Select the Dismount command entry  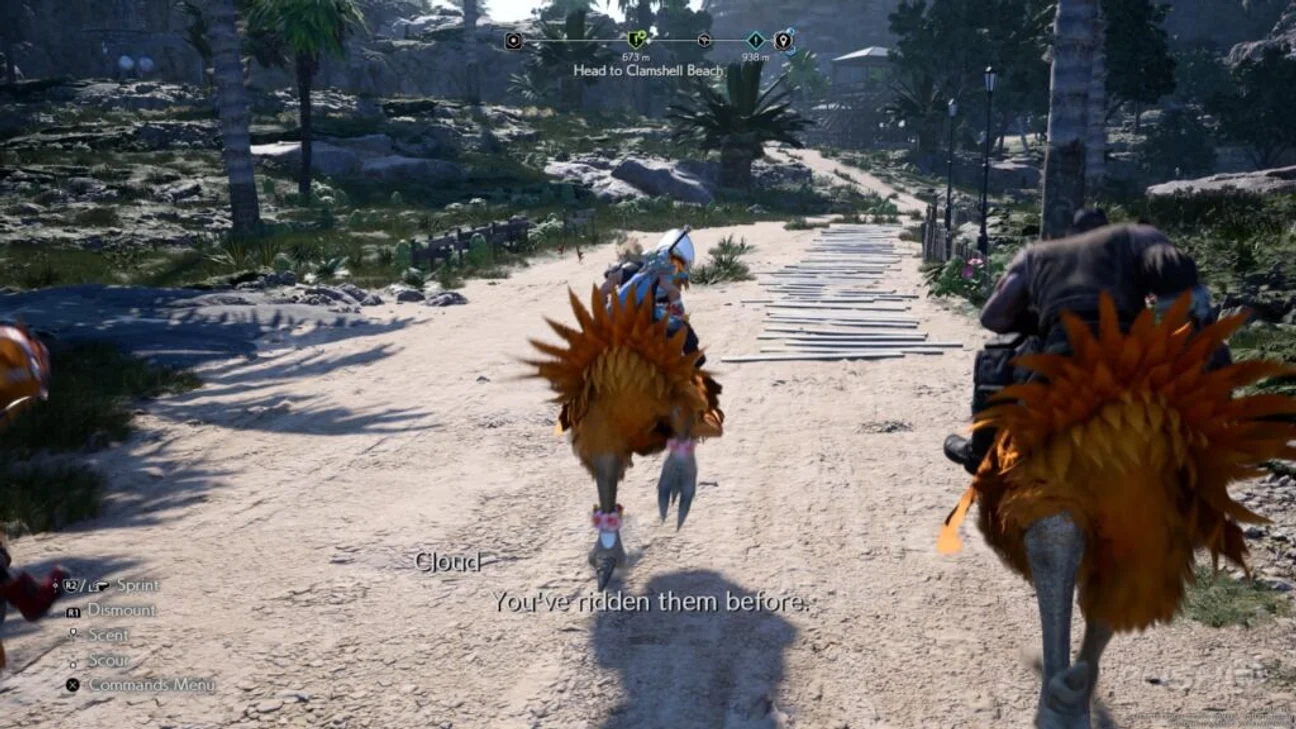(x=122, y=611)
